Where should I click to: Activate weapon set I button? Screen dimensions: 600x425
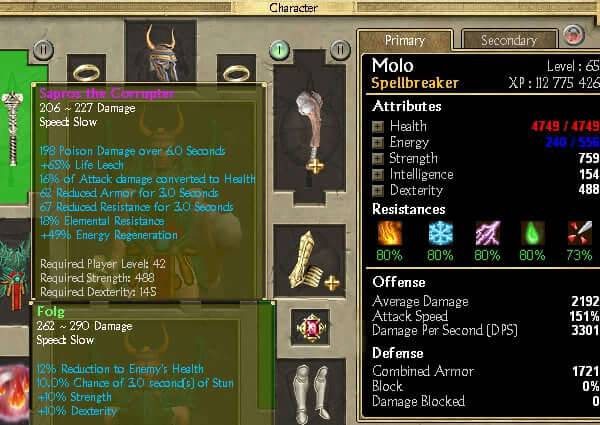tap(280, 48)
